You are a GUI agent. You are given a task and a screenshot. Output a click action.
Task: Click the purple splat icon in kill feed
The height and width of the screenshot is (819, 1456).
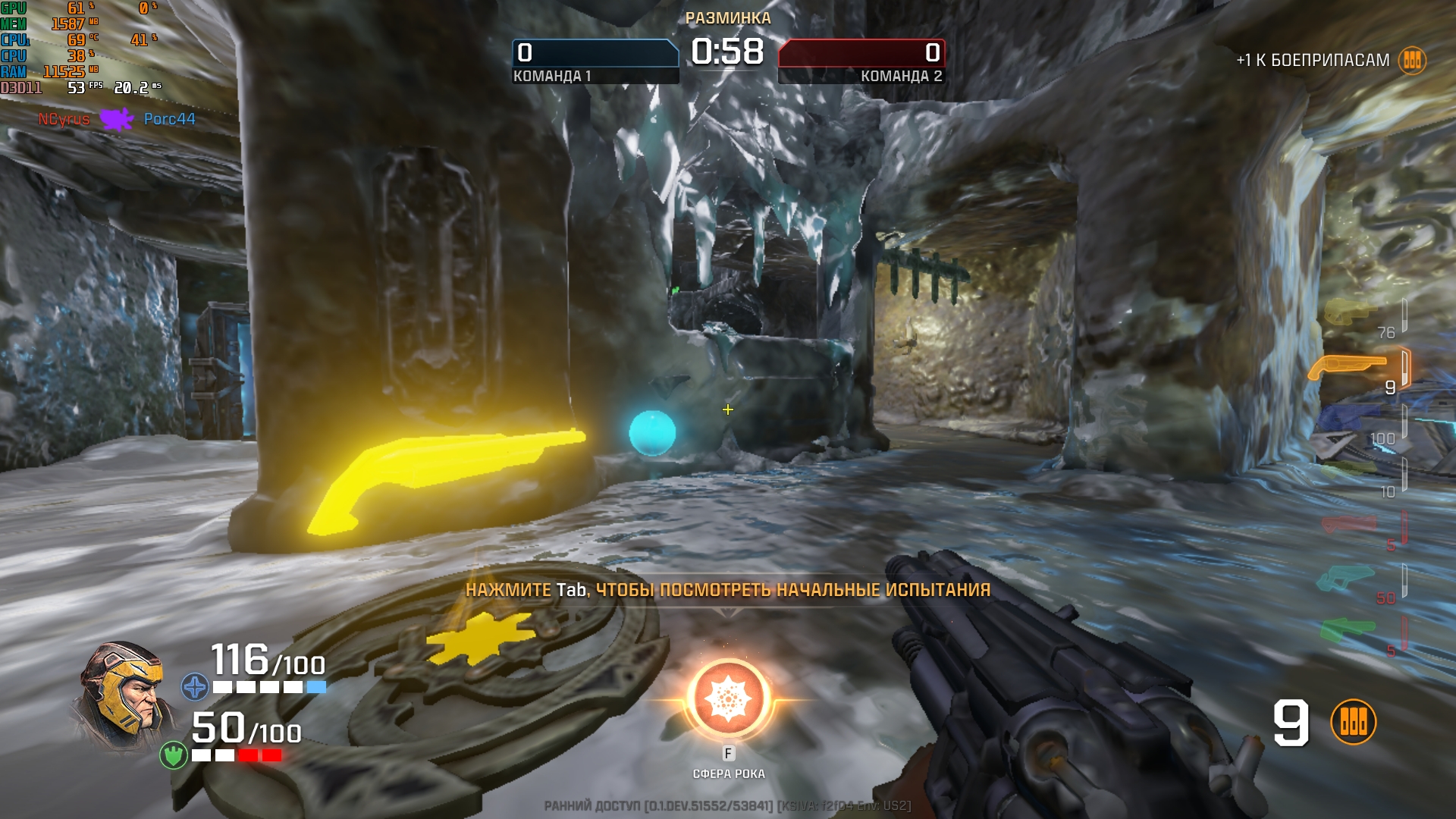tap(117, 119)
